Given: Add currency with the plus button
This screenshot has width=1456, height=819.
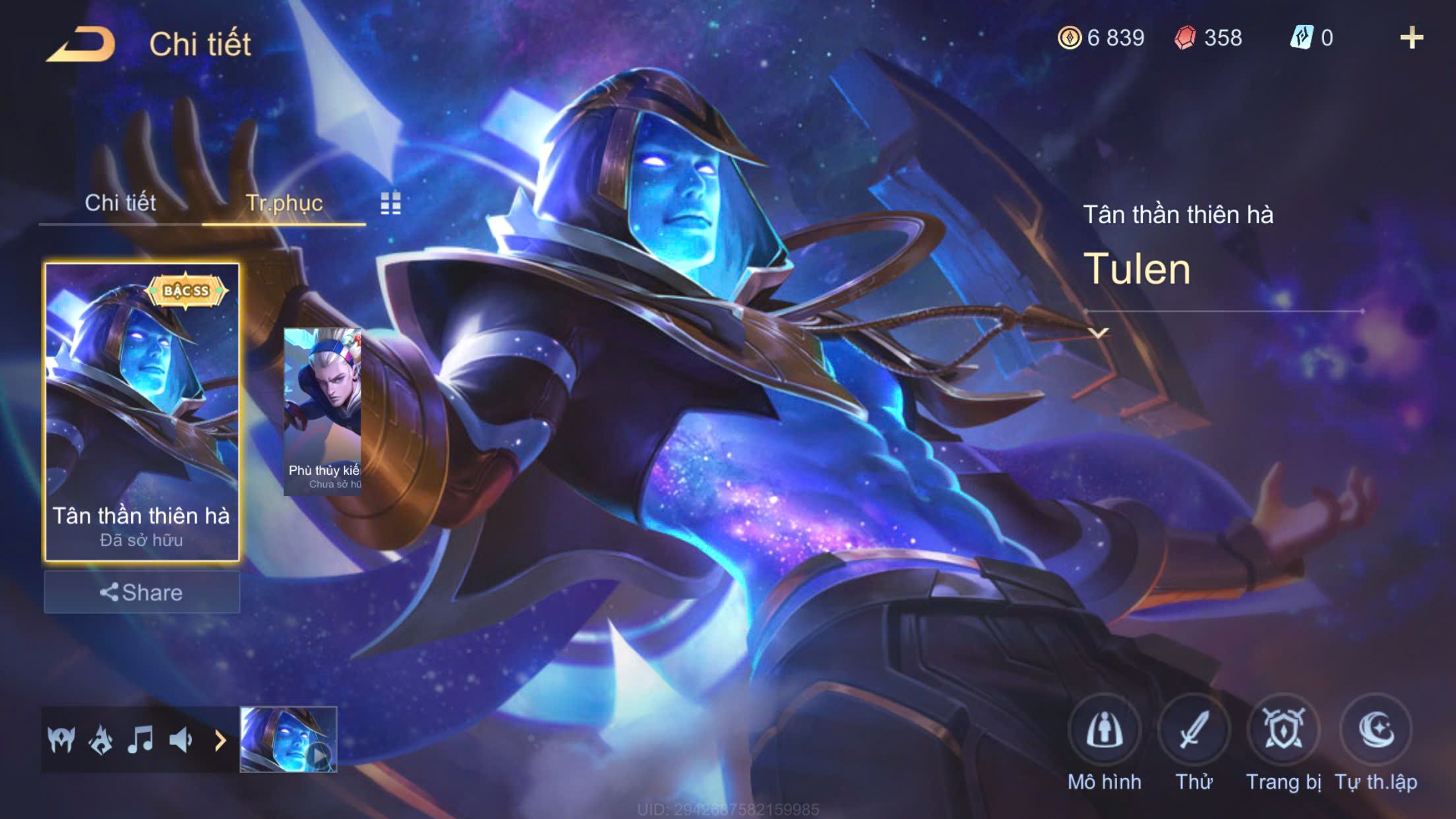Looking at the screenshot, I should [1411, 38].
